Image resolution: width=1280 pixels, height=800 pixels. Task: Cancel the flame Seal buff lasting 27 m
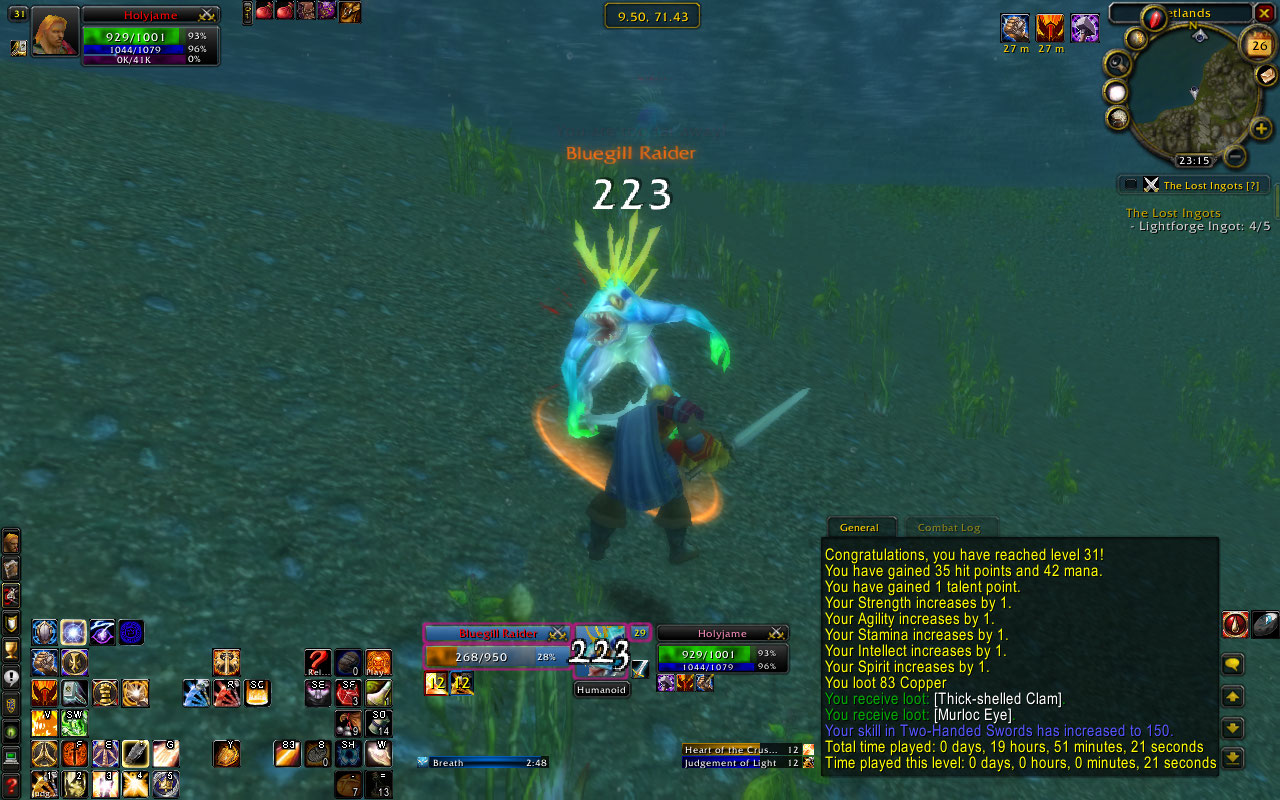(1049, 30)
